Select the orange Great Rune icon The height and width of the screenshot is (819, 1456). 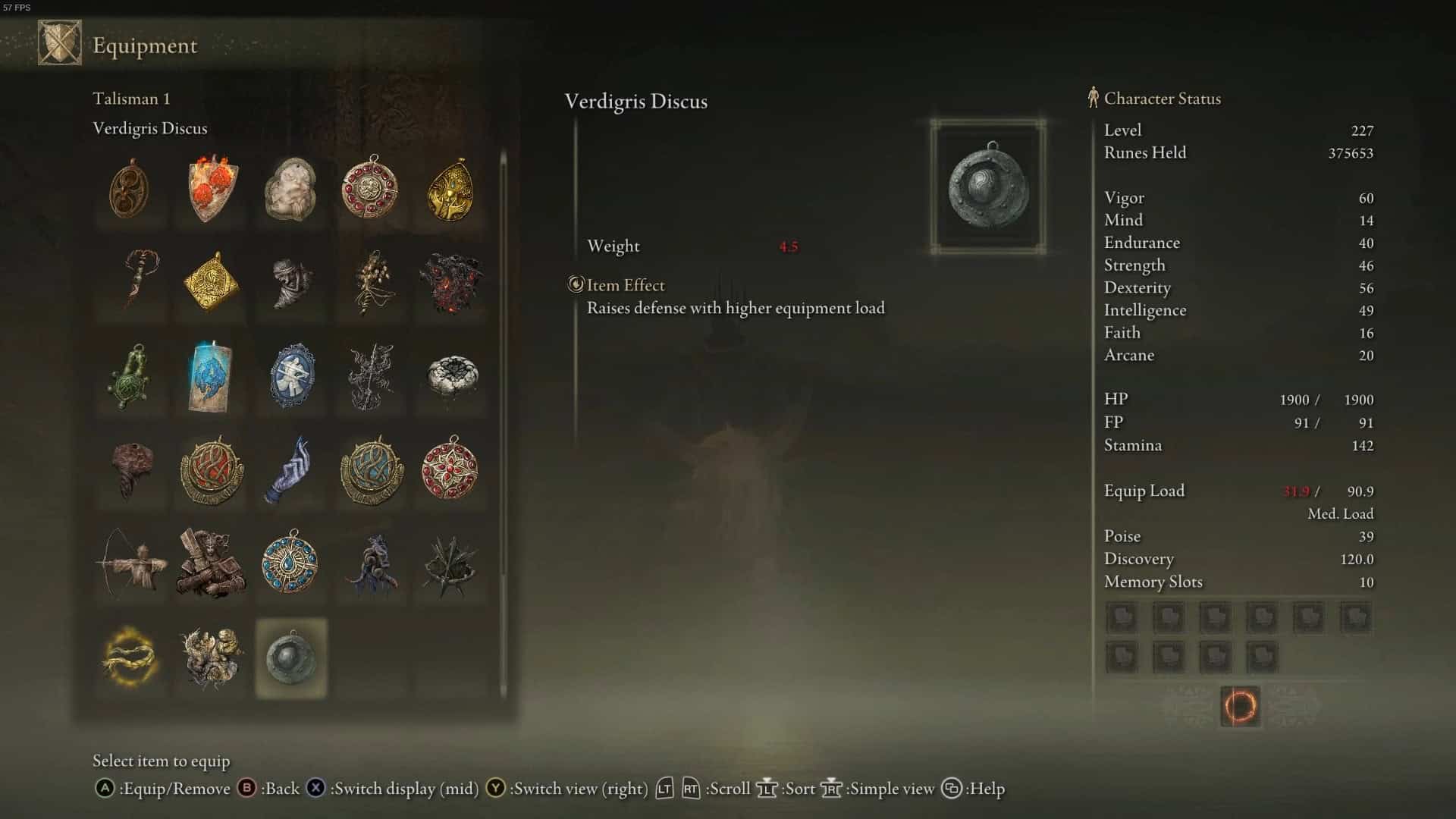coord(1240,707)
